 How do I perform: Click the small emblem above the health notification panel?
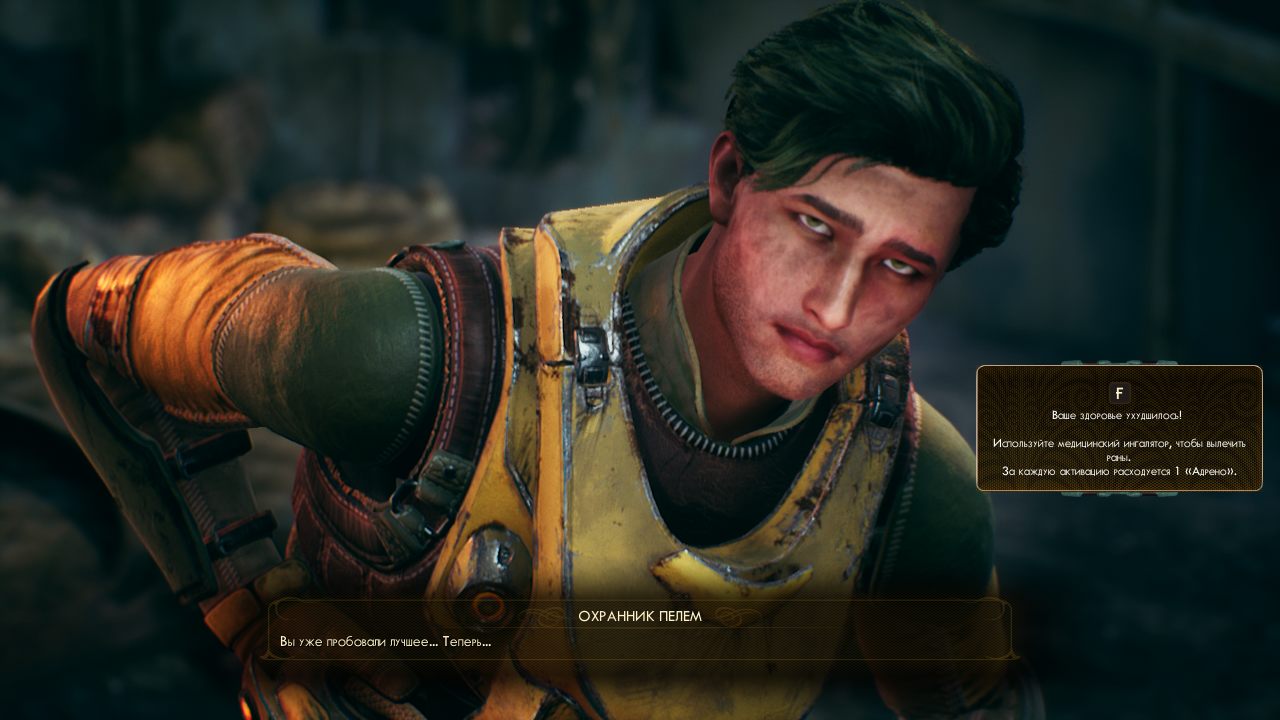tap(1120, 362)
